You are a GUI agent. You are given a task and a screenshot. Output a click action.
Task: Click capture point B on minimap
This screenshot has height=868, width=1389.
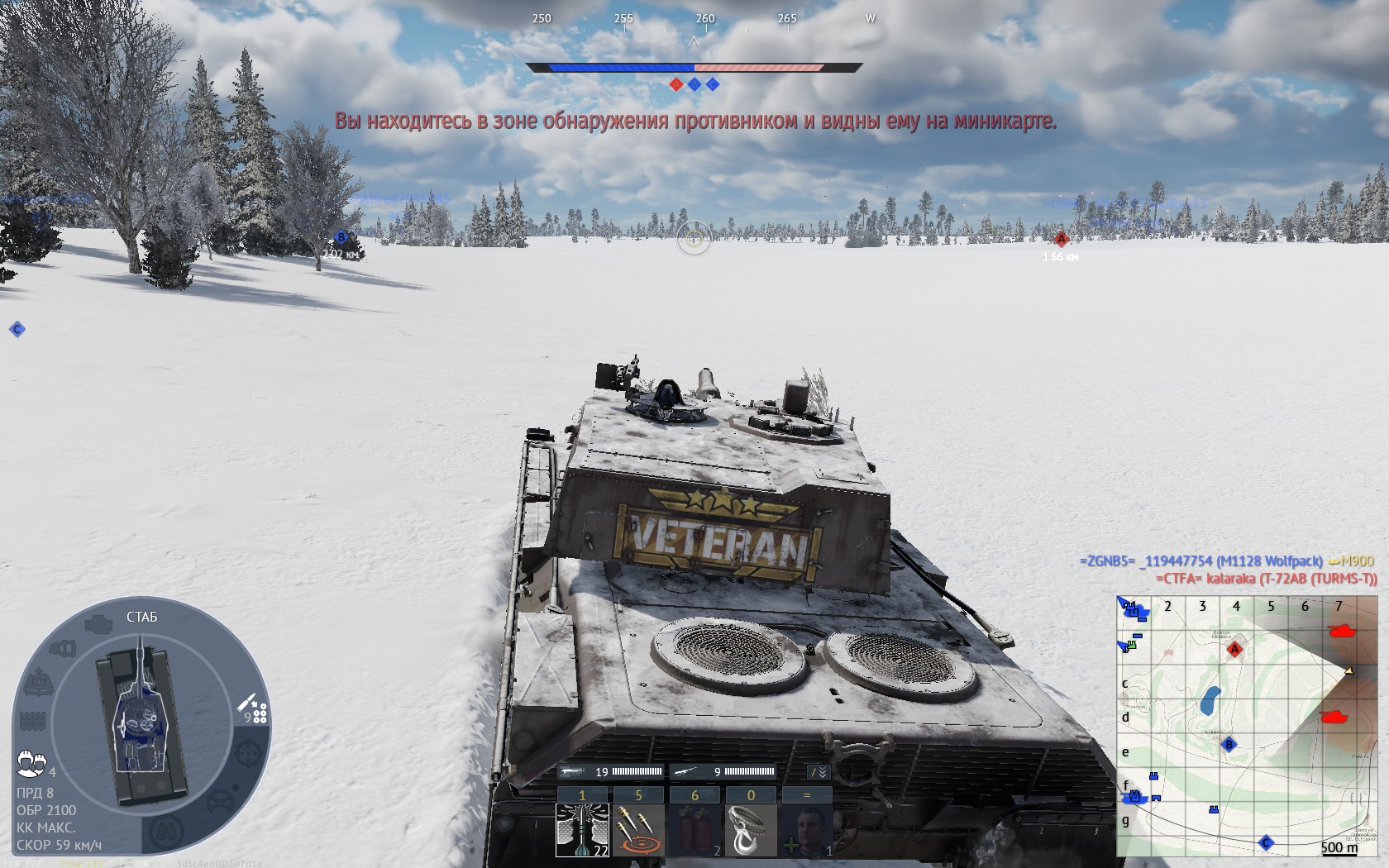click(x=1229, y=745)
